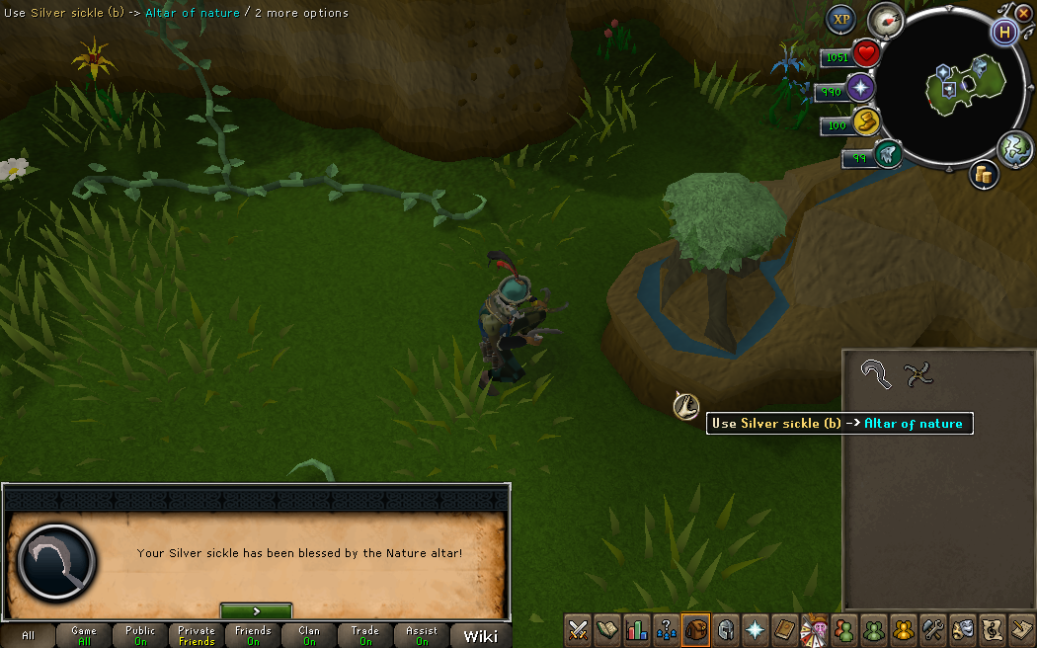Switch to the Private chat filter tab
The width and height of the screenshot is (1037, 648).
[x=197, y=635]
